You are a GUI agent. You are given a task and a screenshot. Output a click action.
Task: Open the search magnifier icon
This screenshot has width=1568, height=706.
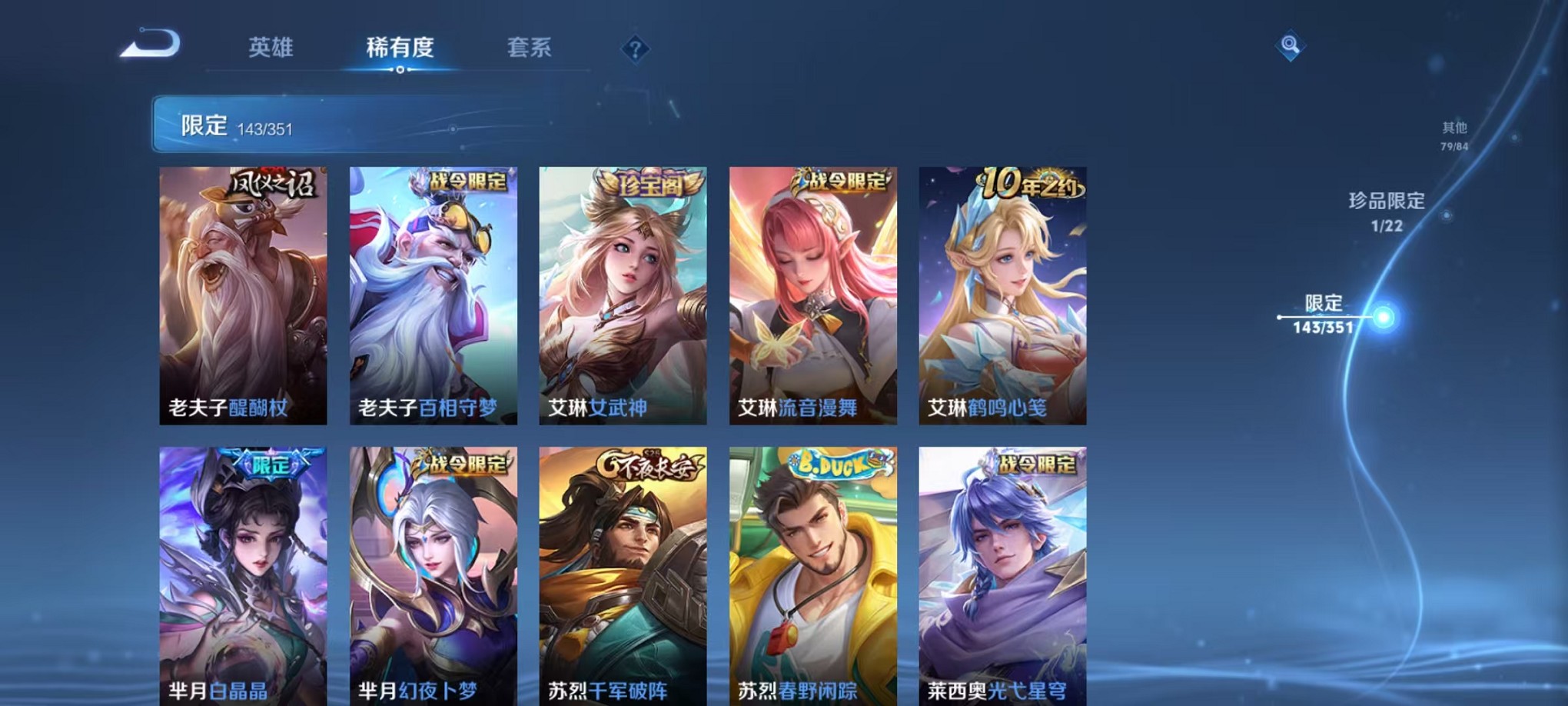click(1291, 46)
